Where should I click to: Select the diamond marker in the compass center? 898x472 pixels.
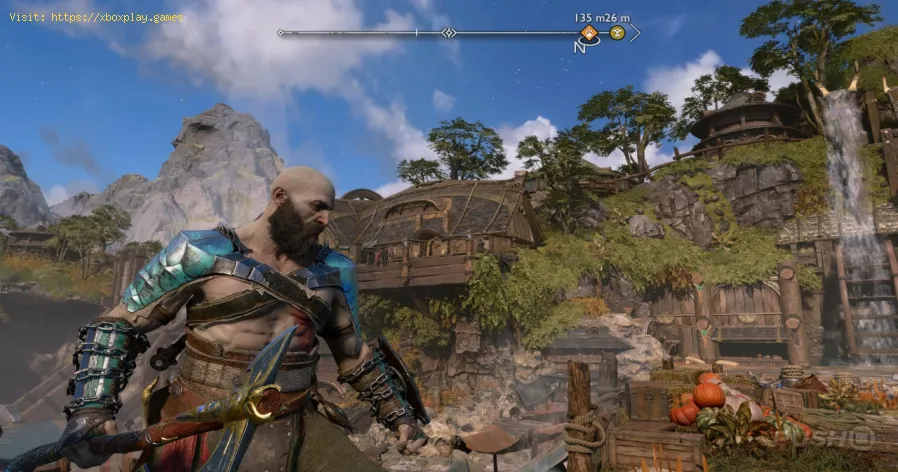pyautogui.click(x=449, y=33)
